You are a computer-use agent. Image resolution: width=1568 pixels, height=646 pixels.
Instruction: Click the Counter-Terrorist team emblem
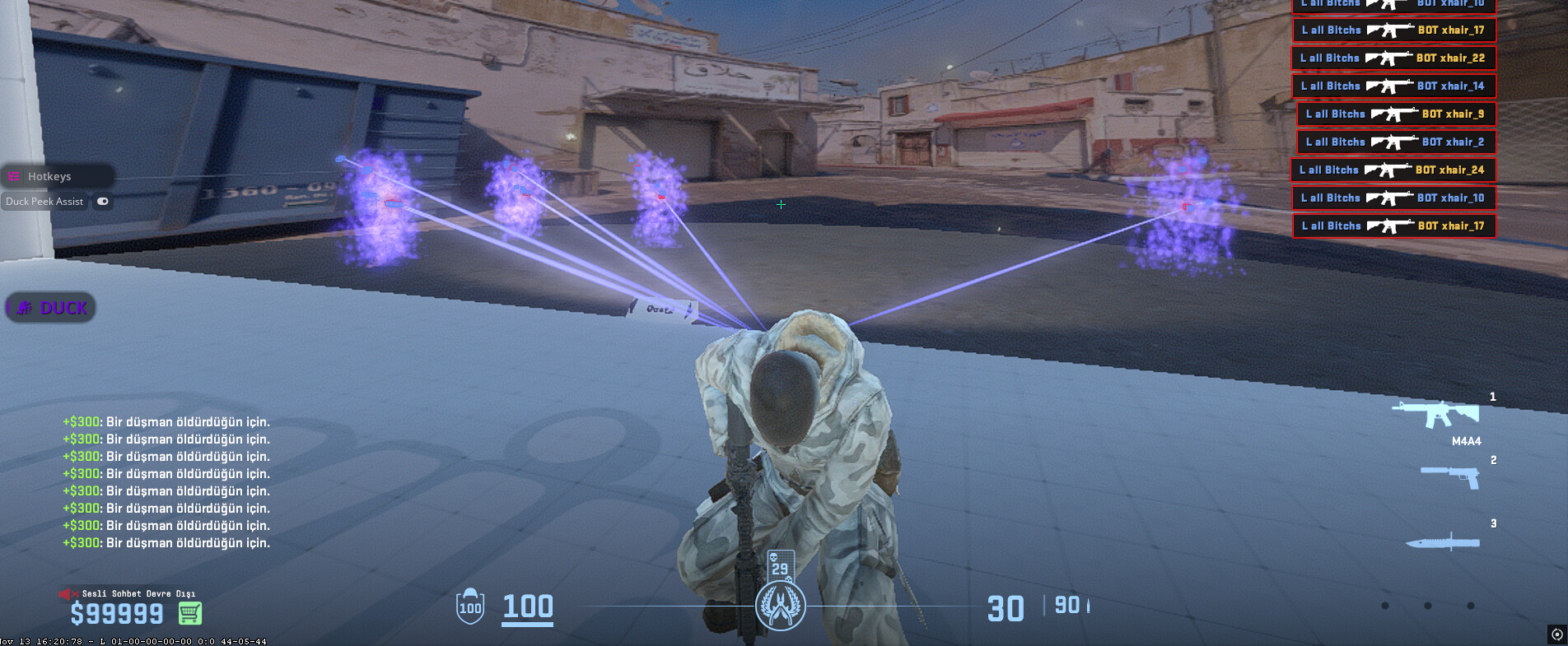[780, 606]
